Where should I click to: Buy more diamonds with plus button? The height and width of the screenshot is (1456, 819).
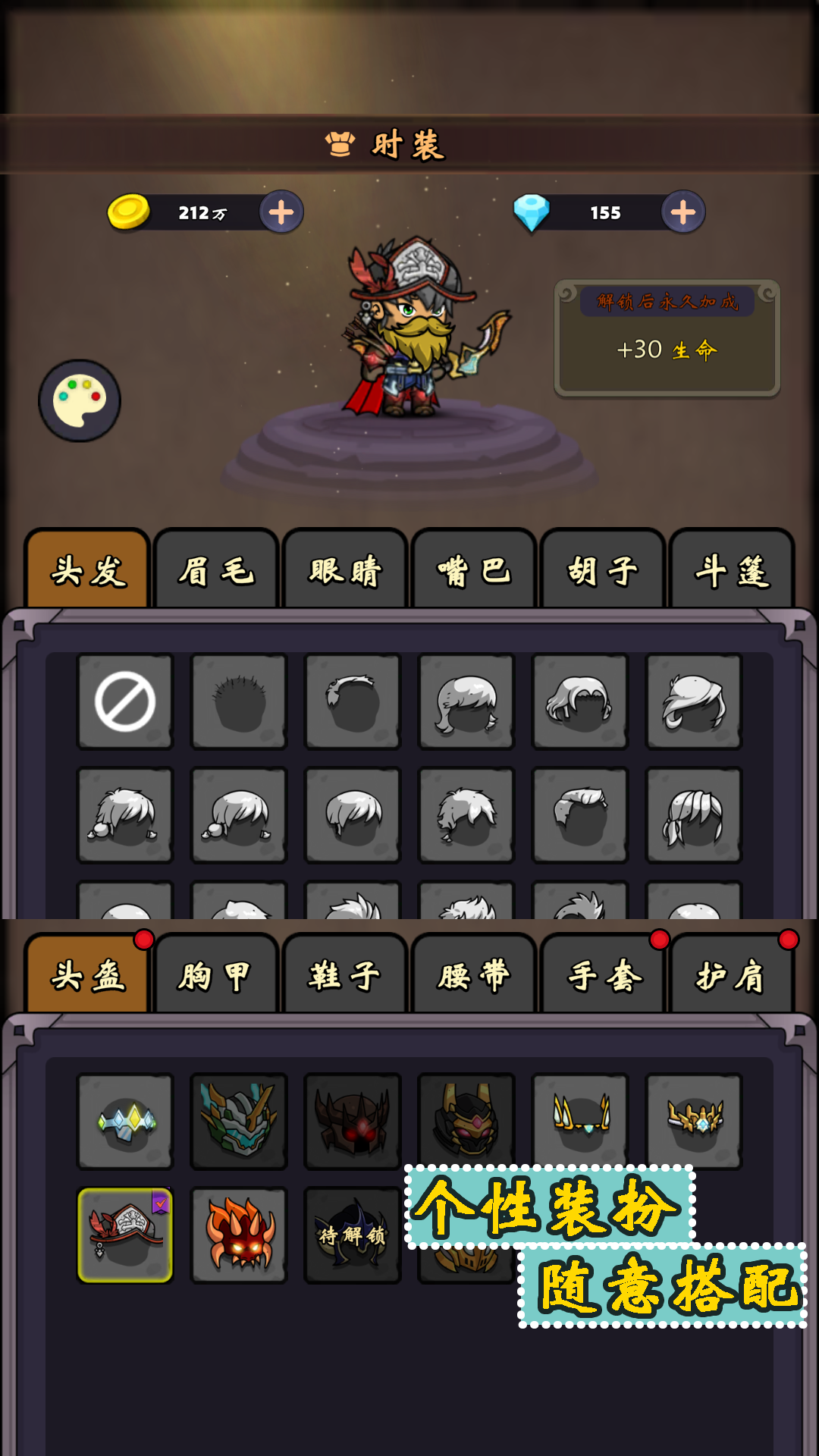click(x=683, y=212)
